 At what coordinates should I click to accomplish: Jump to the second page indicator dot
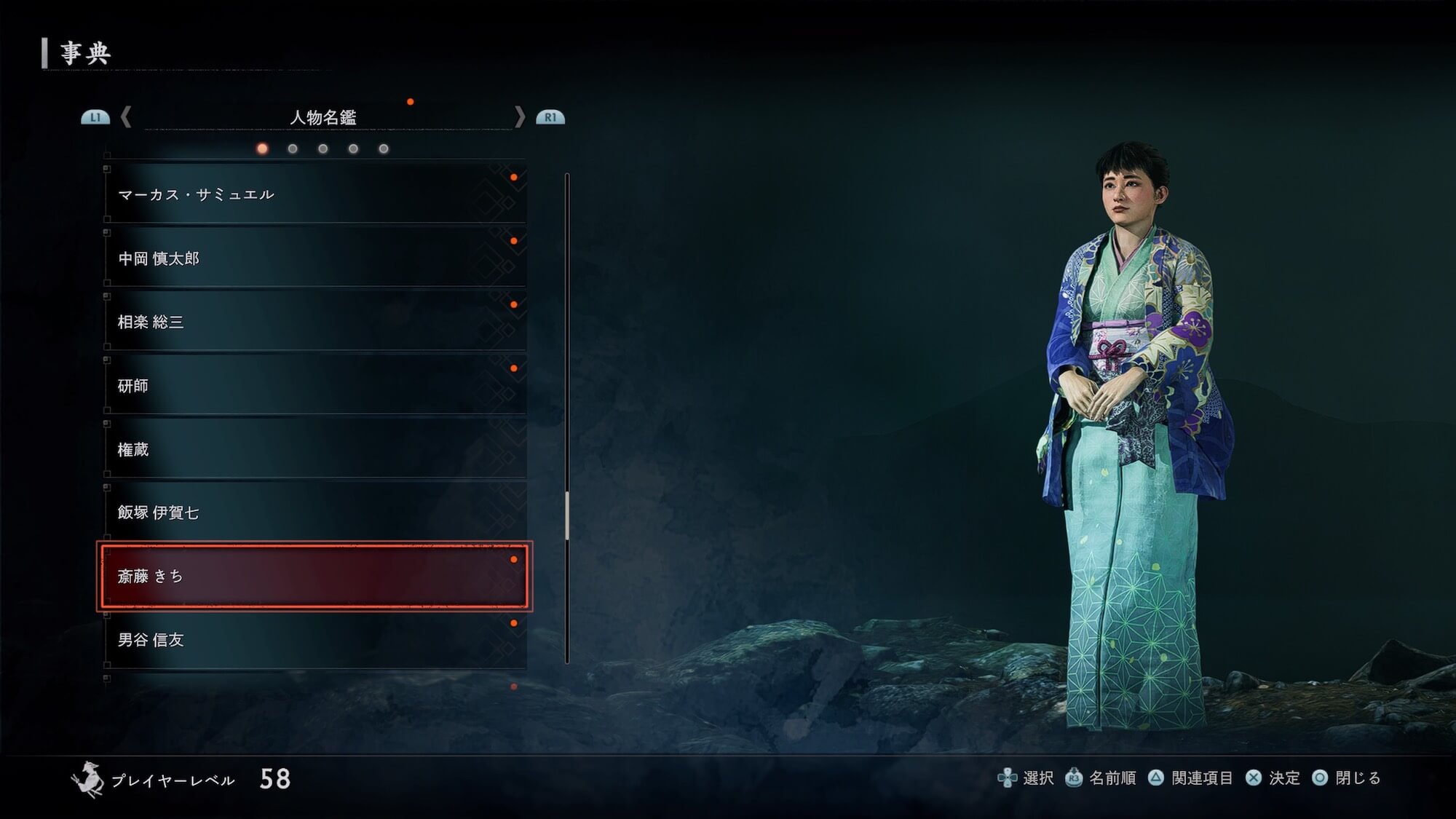pyautogui.click(x=293, y=149)
